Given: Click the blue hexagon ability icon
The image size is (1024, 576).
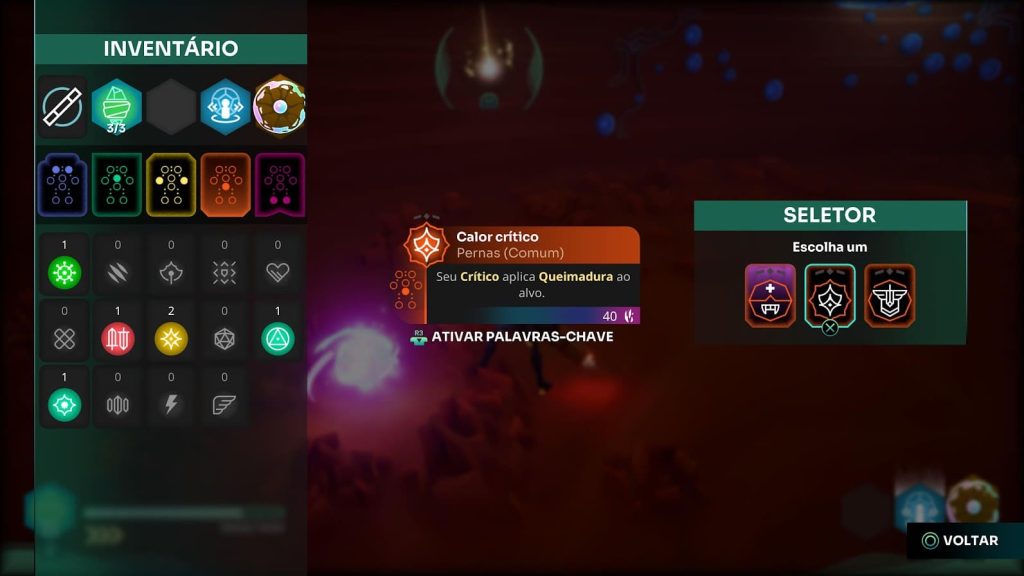Looking at the screenshot, I should pyautogui.click(x=225, y=106).
